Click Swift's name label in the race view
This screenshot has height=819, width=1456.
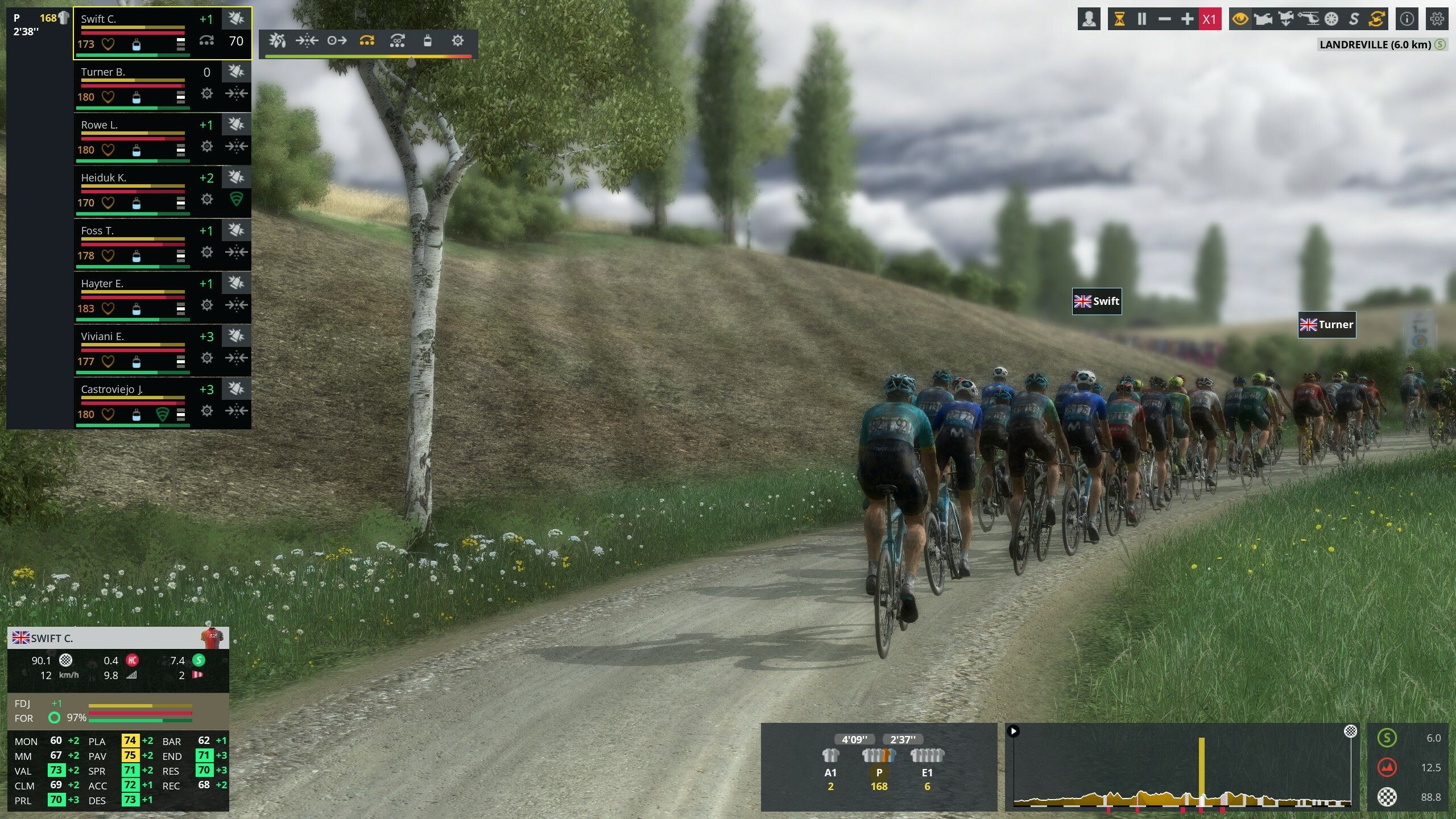tap(1097, 301)
